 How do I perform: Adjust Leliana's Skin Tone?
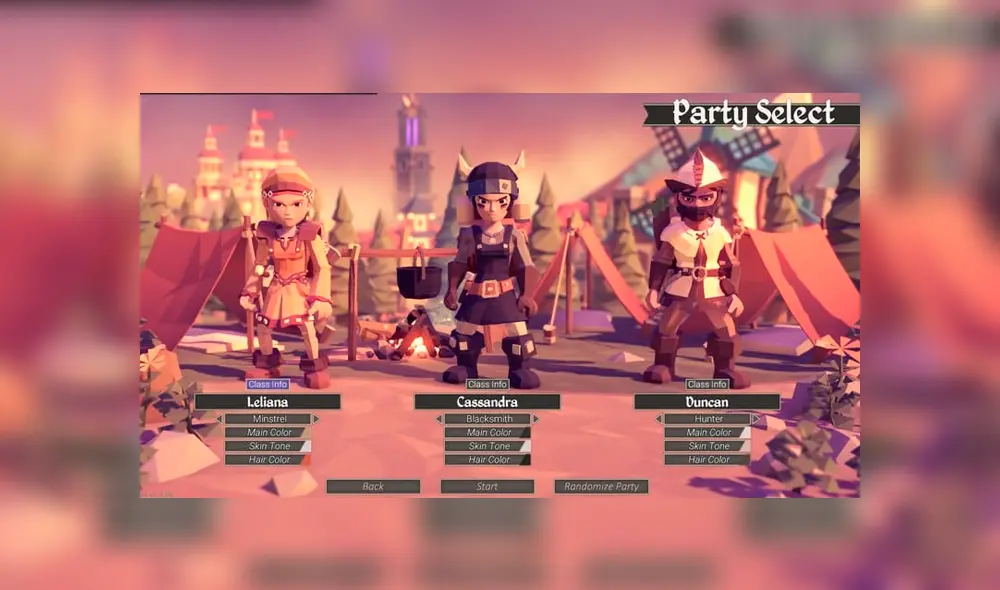[x=267, y=446]
